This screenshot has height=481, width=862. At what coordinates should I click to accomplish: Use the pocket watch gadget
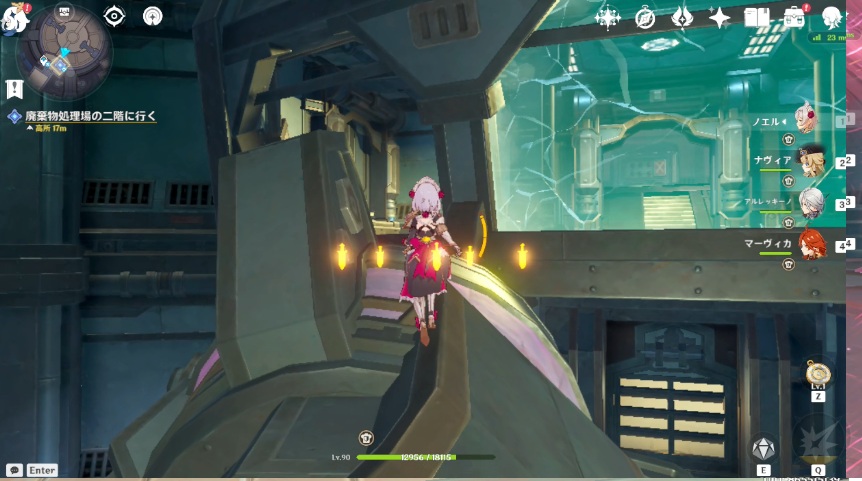tap(817, 375)
